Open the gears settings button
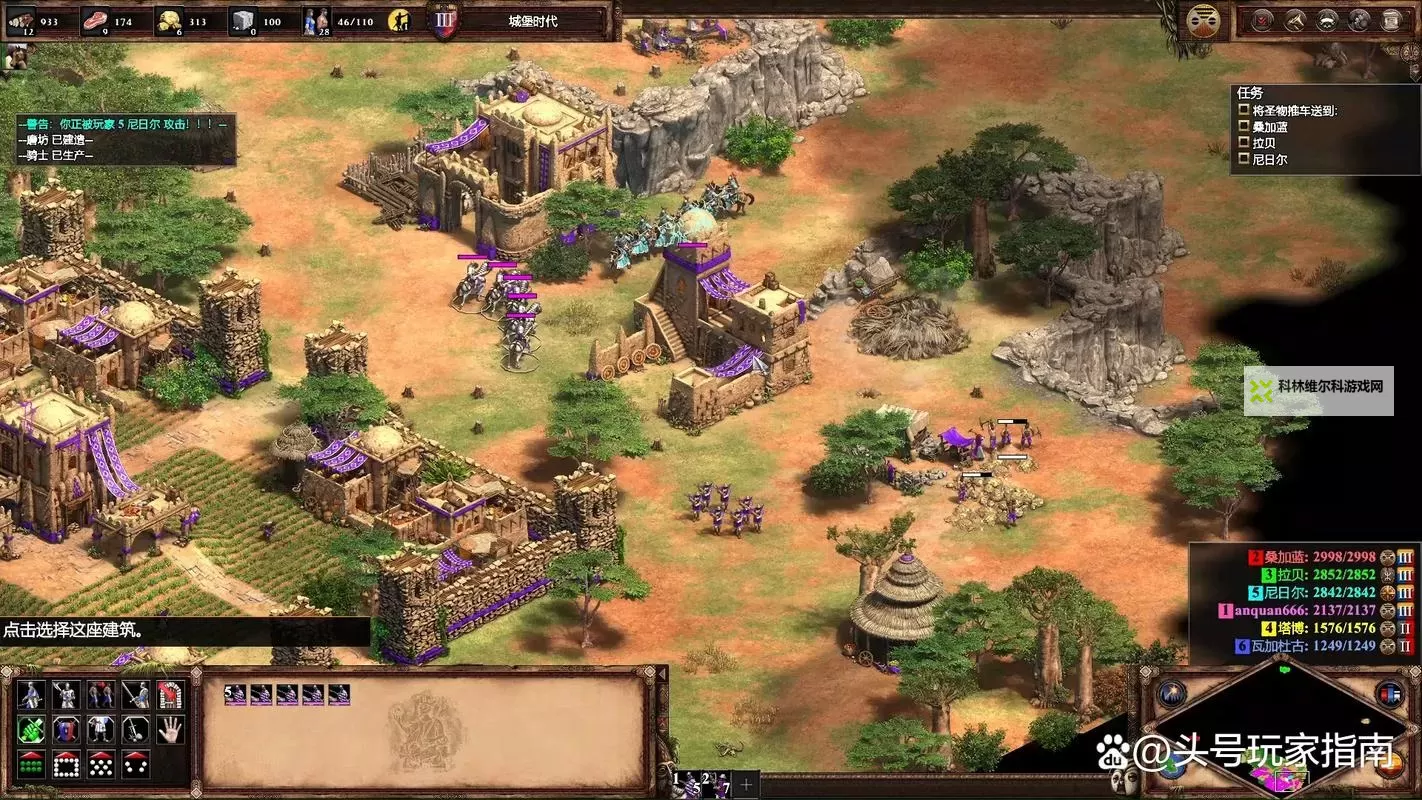This screenshot has width=1422, height=800. (x=1359, y=20)
